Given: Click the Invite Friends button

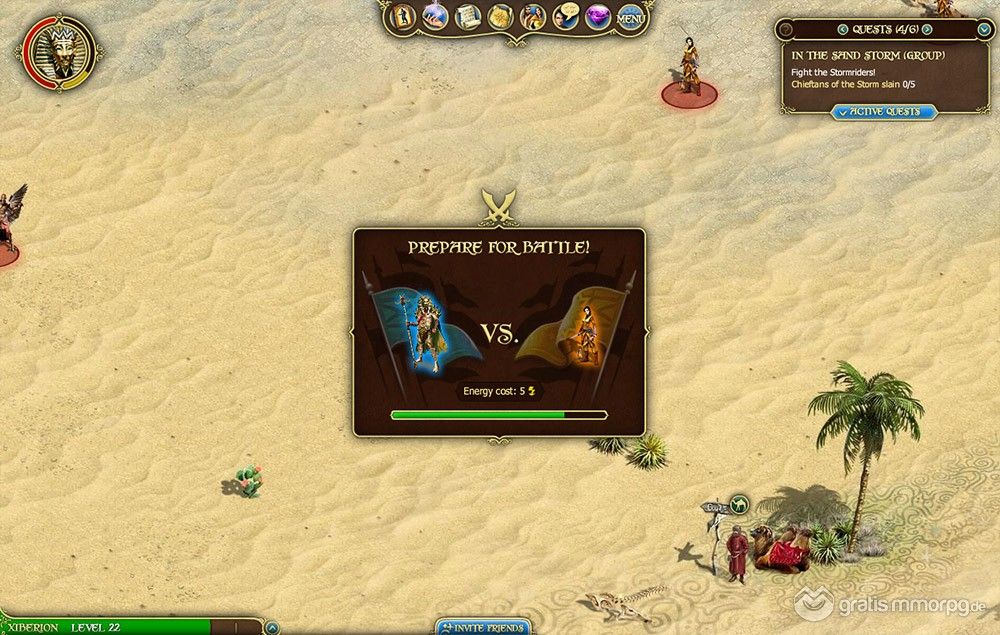Looking at the screenshot, I should point(482,628).
